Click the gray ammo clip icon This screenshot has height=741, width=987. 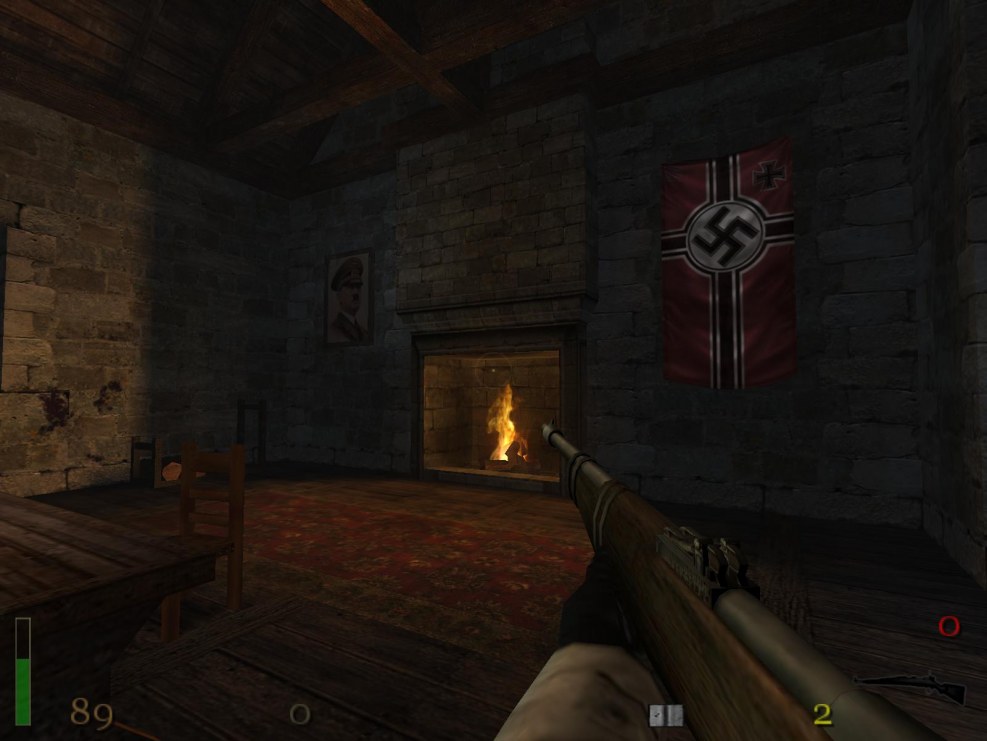pyautogui.click(x=665, y=714)
